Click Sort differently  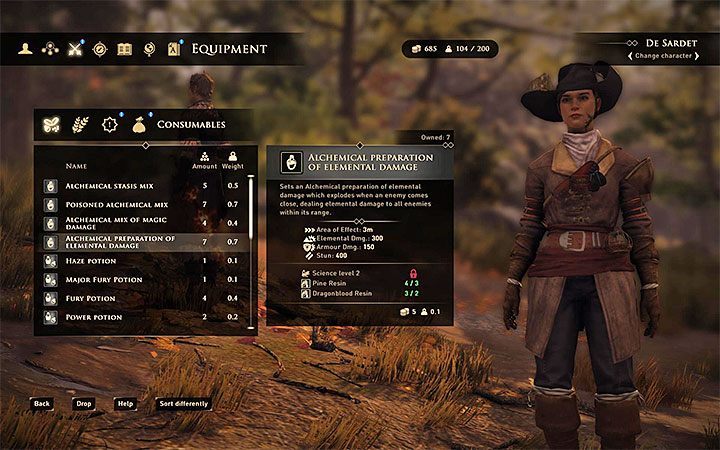(184, 404)
